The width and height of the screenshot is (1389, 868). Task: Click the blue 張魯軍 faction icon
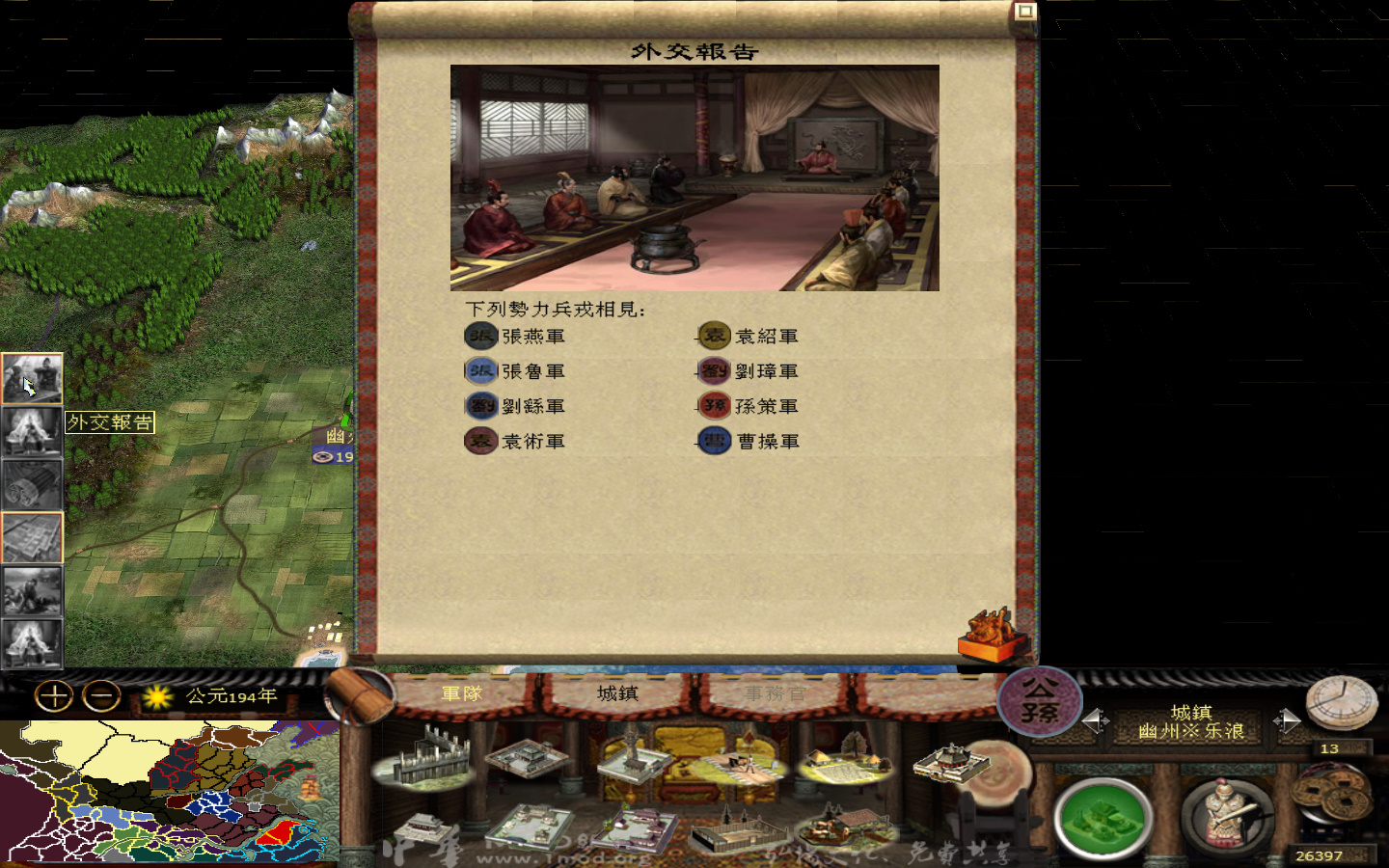point(480,370)
